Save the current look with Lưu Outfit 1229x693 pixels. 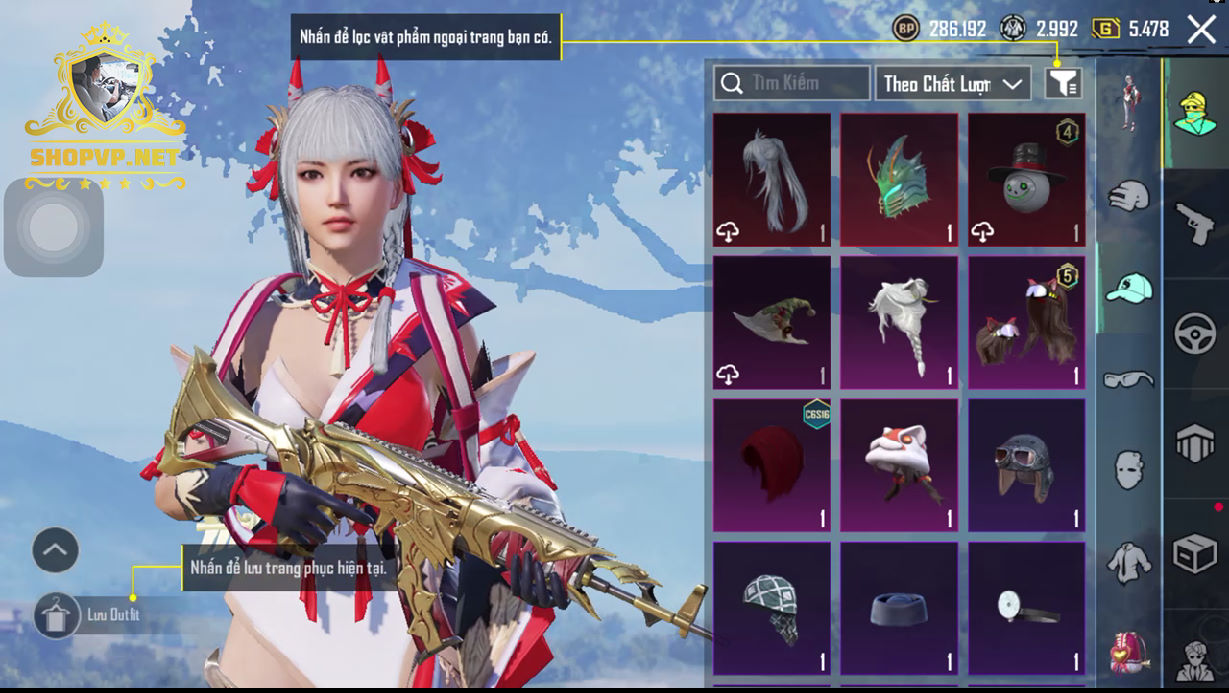pos(58,615)
